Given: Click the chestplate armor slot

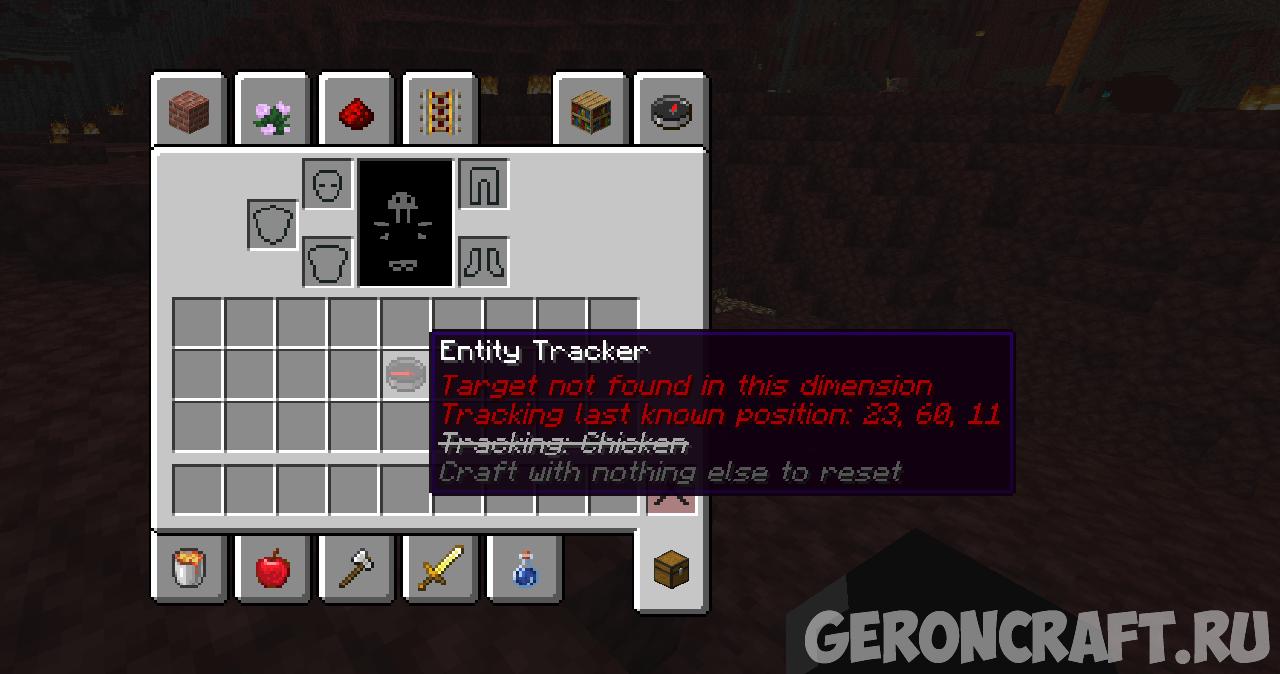Looking at the screenshot, I should [x=328, y=262].
